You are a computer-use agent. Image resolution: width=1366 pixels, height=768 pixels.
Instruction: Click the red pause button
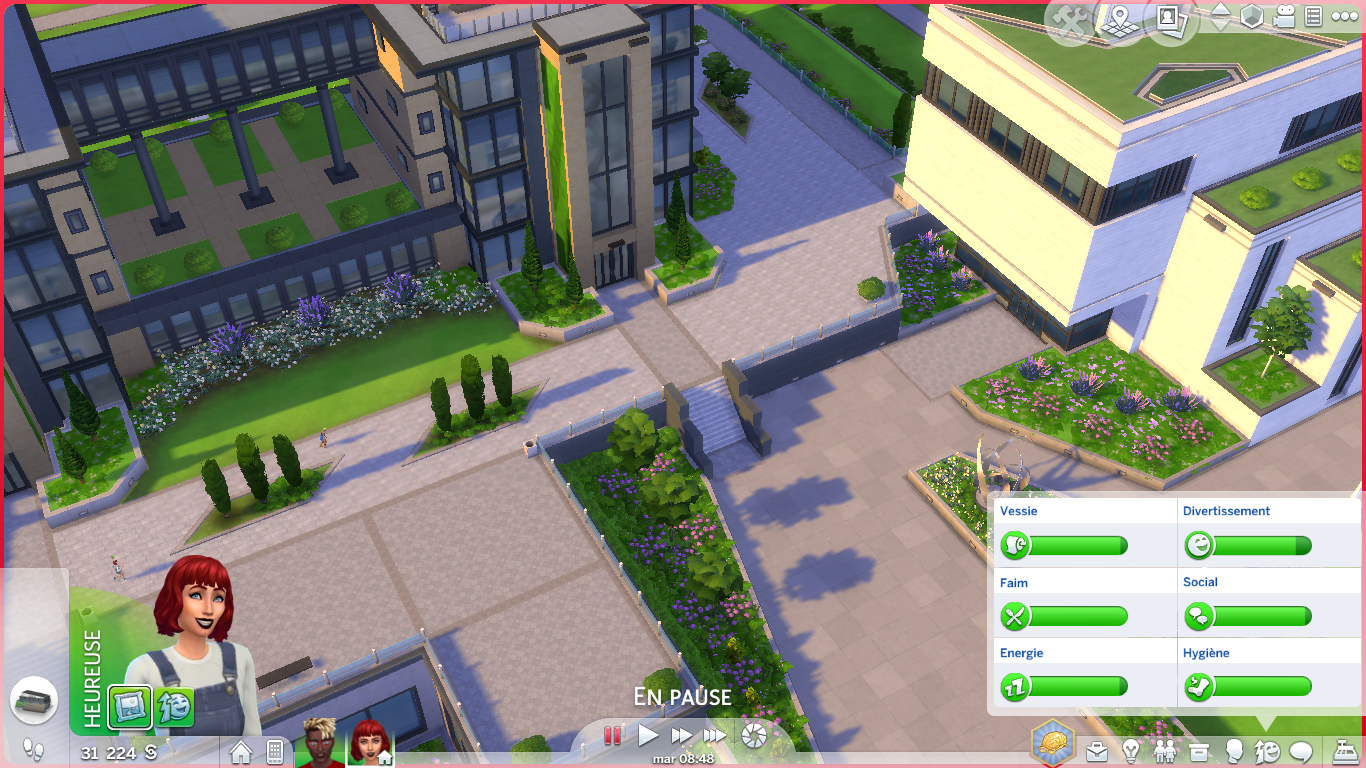612,736
